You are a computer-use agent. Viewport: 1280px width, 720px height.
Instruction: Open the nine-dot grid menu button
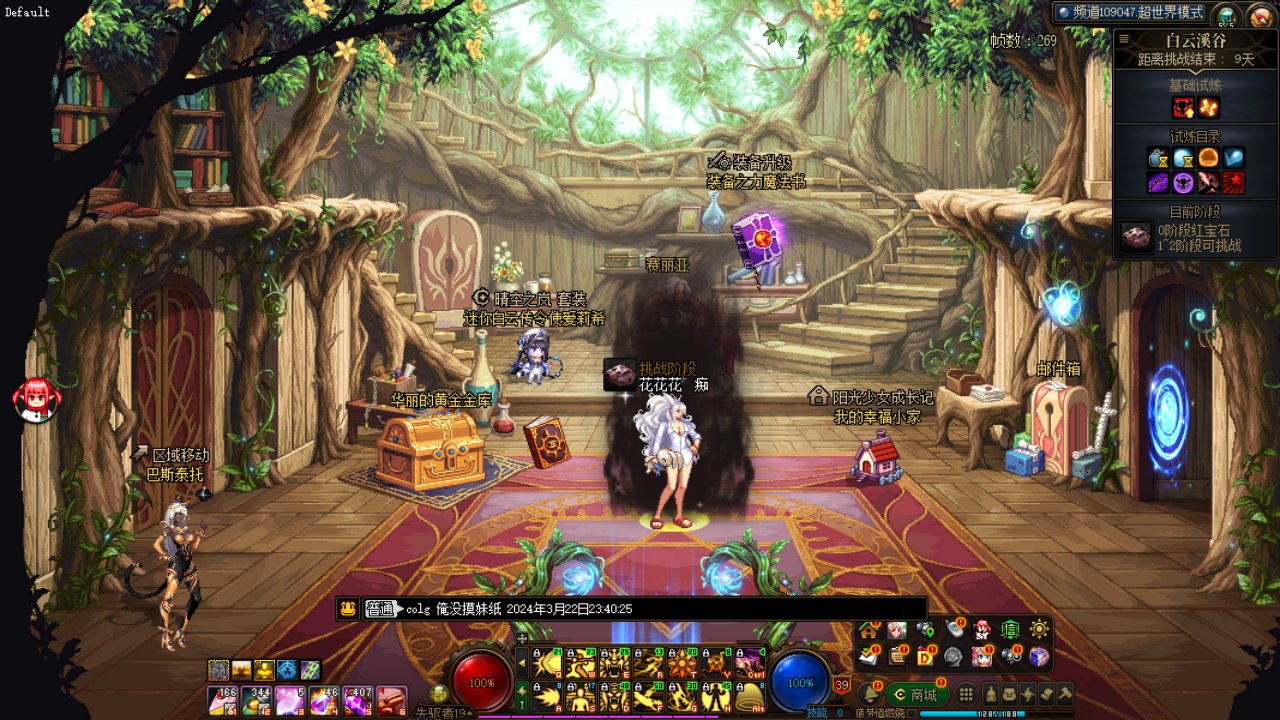966,694
